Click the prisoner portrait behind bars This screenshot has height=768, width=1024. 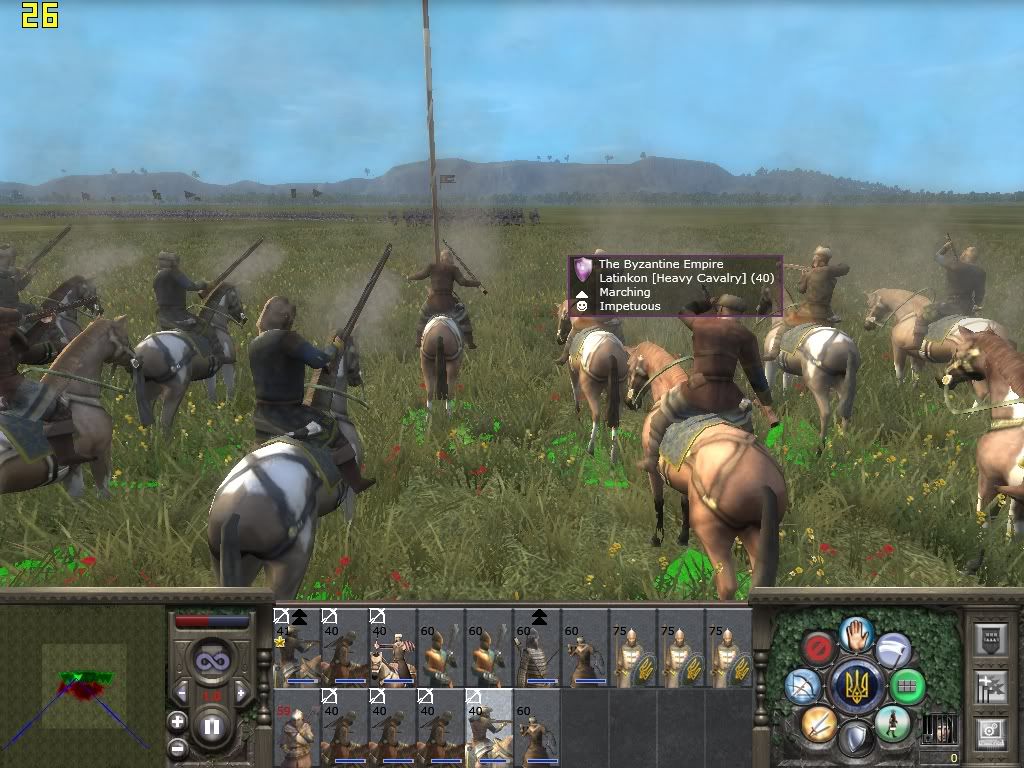(x=940, y=728)
